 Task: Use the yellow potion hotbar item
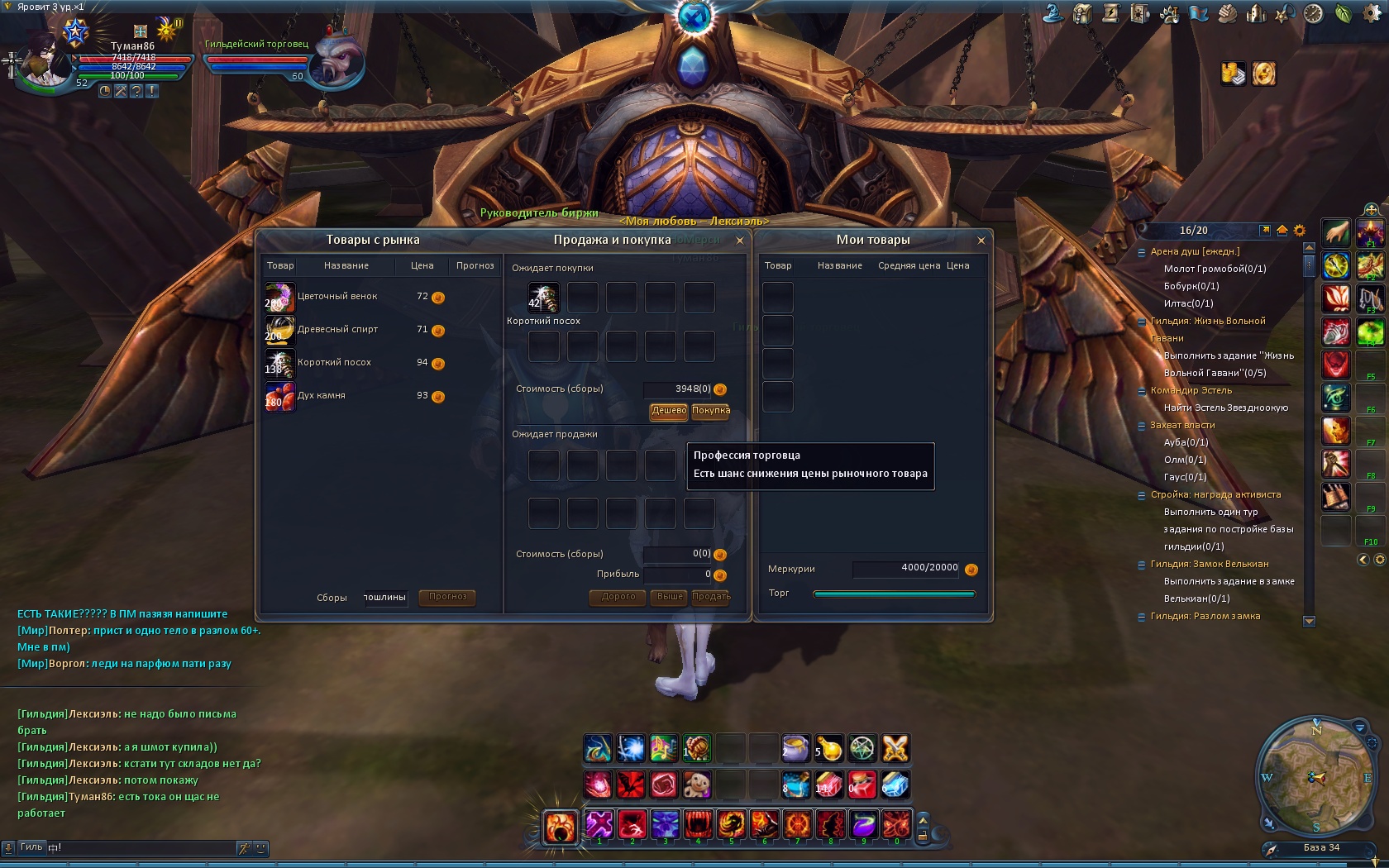pos(828,748)
